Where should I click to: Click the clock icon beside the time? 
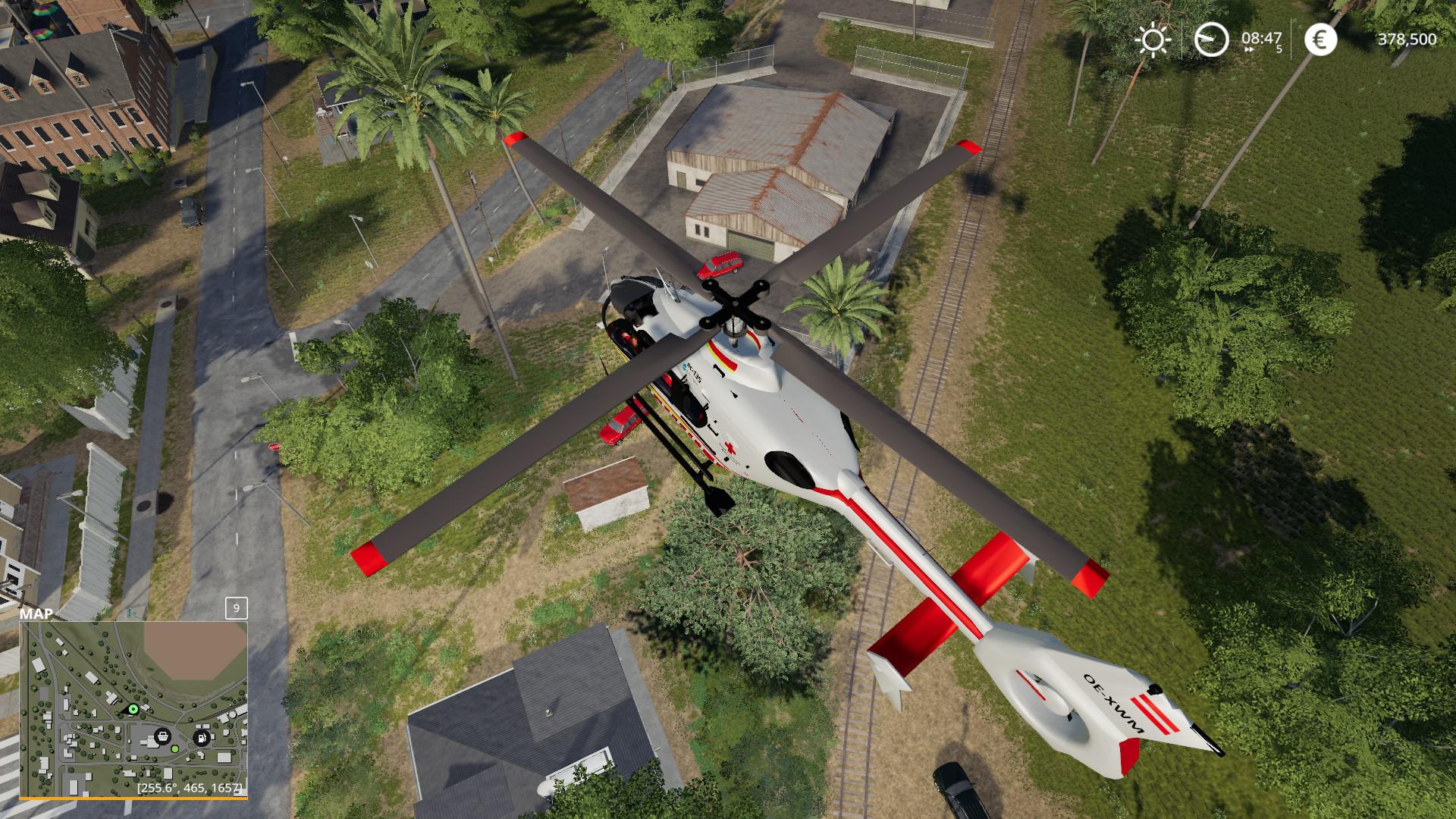tap(1211, 39)
